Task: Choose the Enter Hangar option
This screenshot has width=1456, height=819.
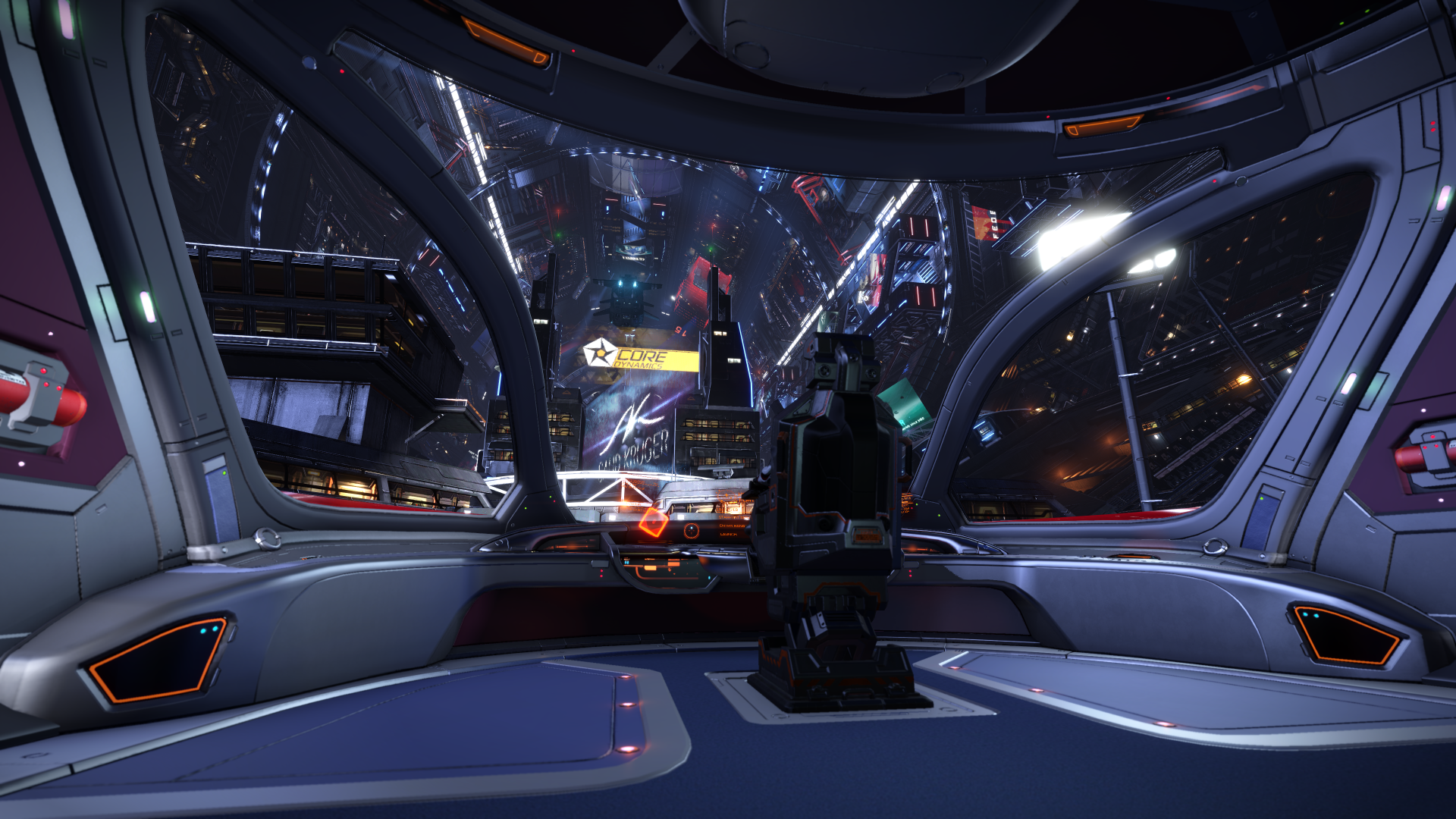Action: tap(732, 526)
